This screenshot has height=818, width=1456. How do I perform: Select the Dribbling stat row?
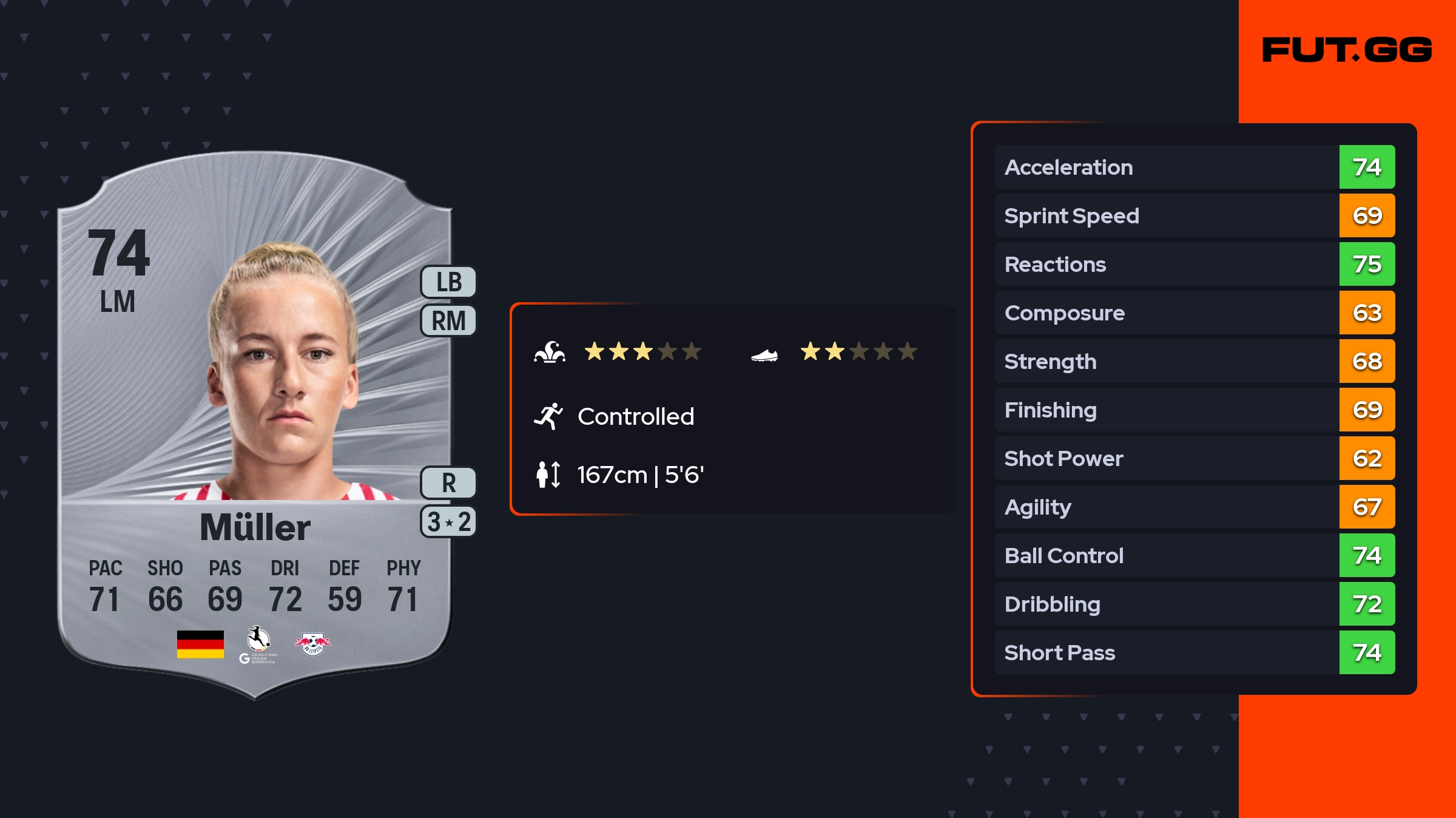[1194, 604]
